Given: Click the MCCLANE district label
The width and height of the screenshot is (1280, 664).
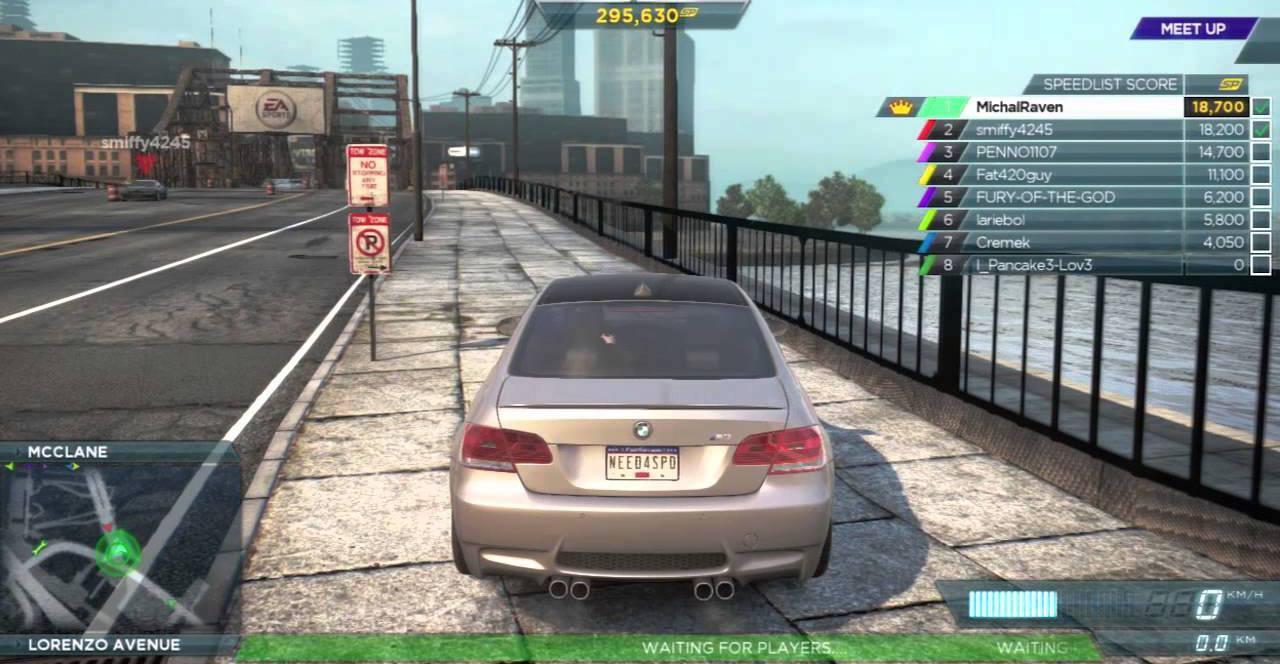Looking at the screenshot, I should tap(68, 452).
